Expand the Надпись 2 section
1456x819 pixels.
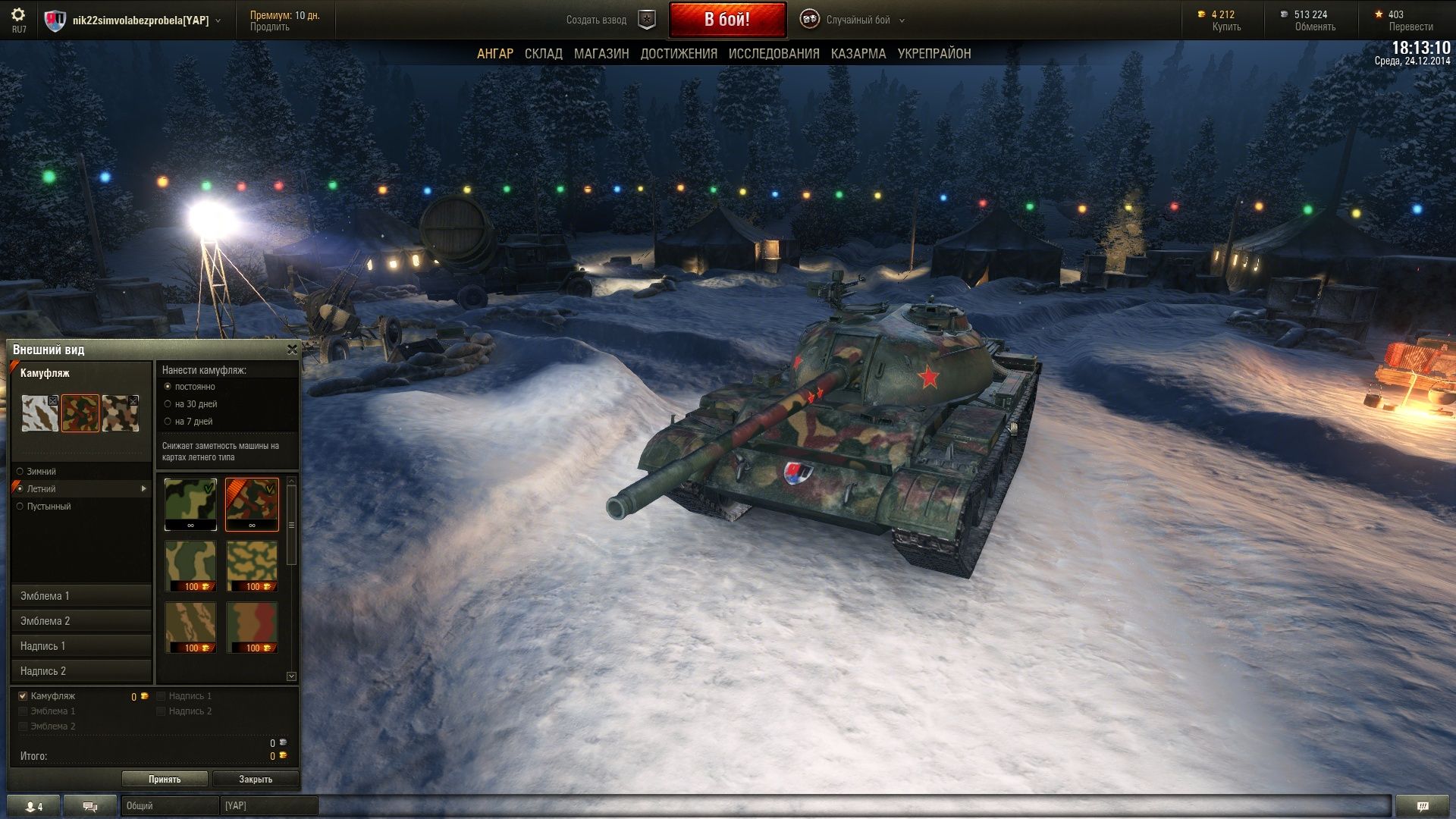81,671
